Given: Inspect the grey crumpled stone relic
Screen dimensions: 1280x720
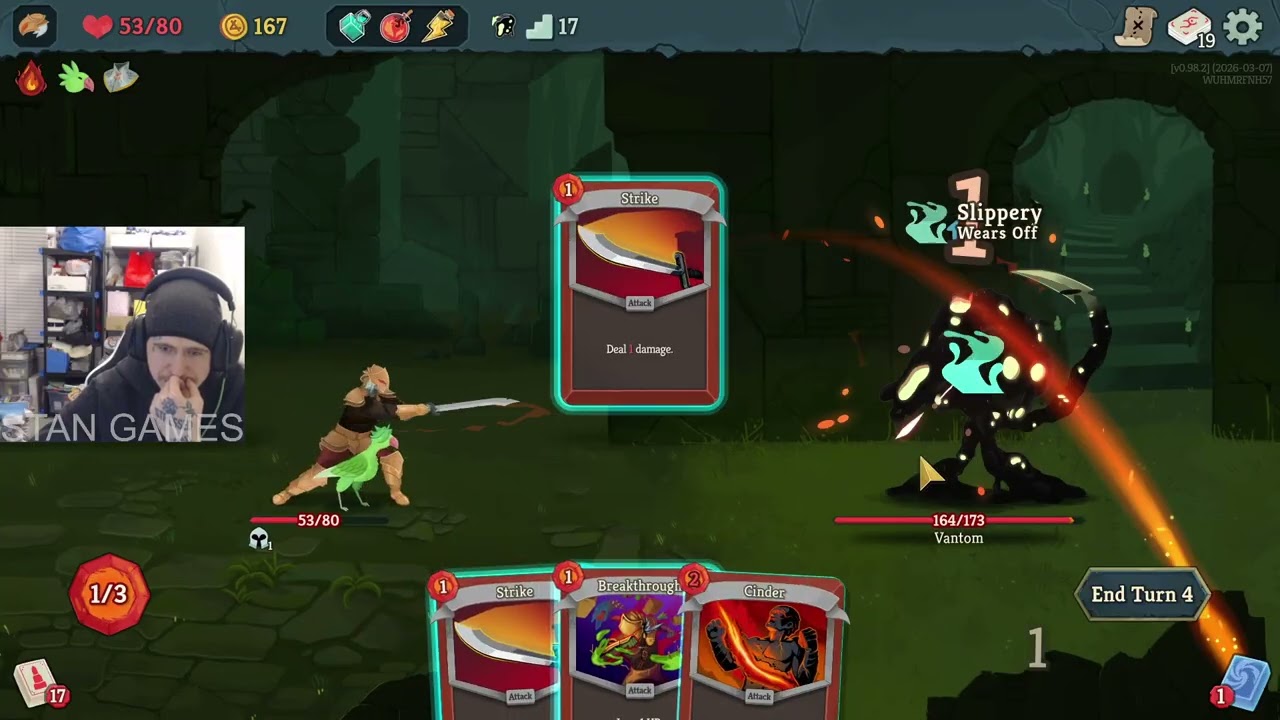Looking at the screenshot, I should pos(120,78).
